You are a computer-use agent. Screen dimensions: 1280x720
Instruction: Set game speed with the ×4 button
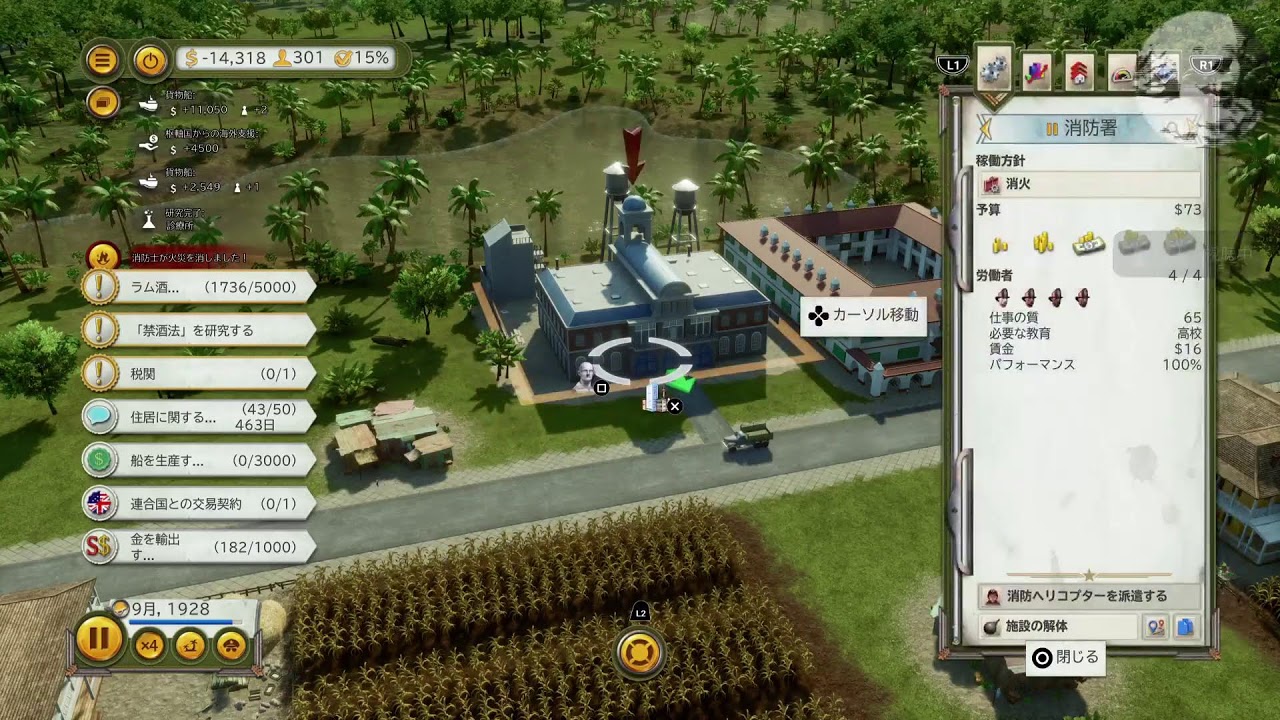click(149, 646)
